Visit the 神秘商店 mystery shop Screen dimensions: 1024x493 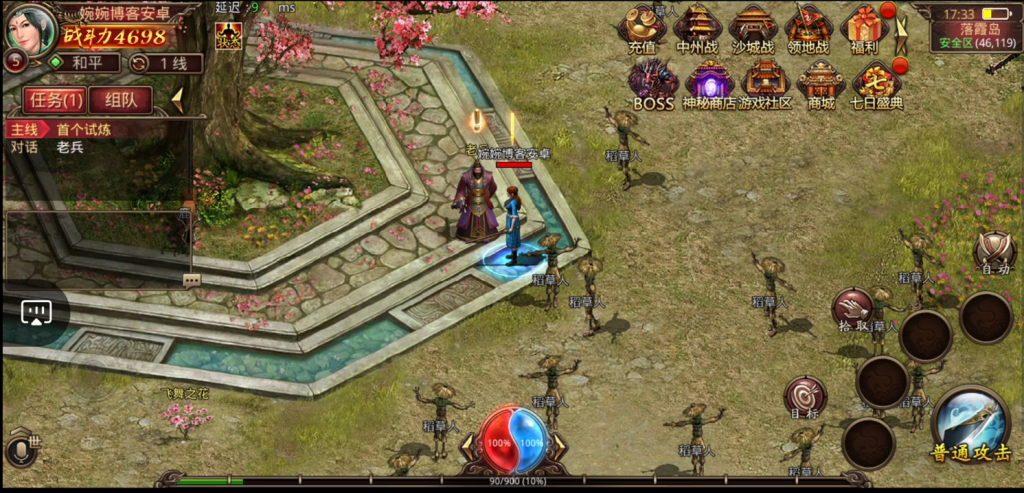pyautogui.click(x=708, y=83)
